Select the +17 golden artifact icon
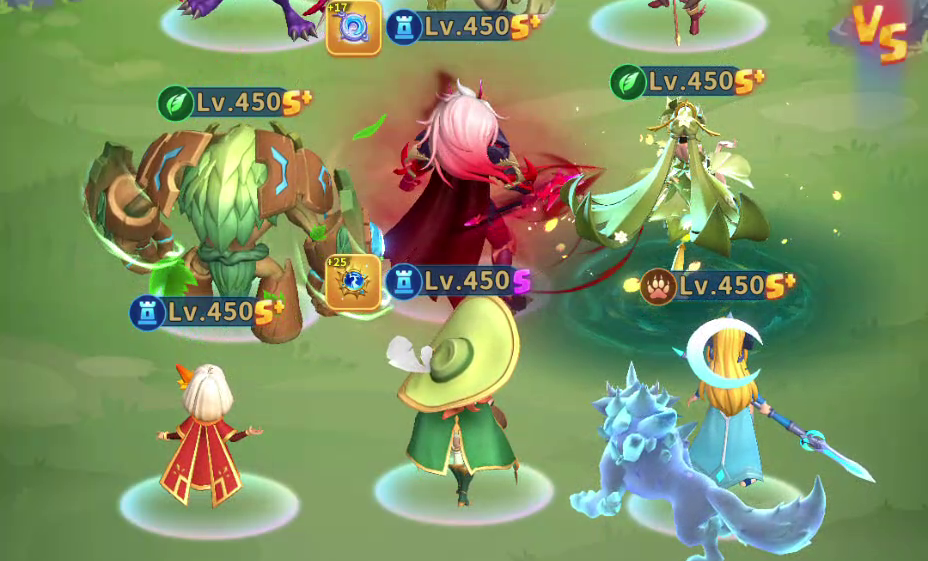The image size is (928, 561). tap(353, 26)
